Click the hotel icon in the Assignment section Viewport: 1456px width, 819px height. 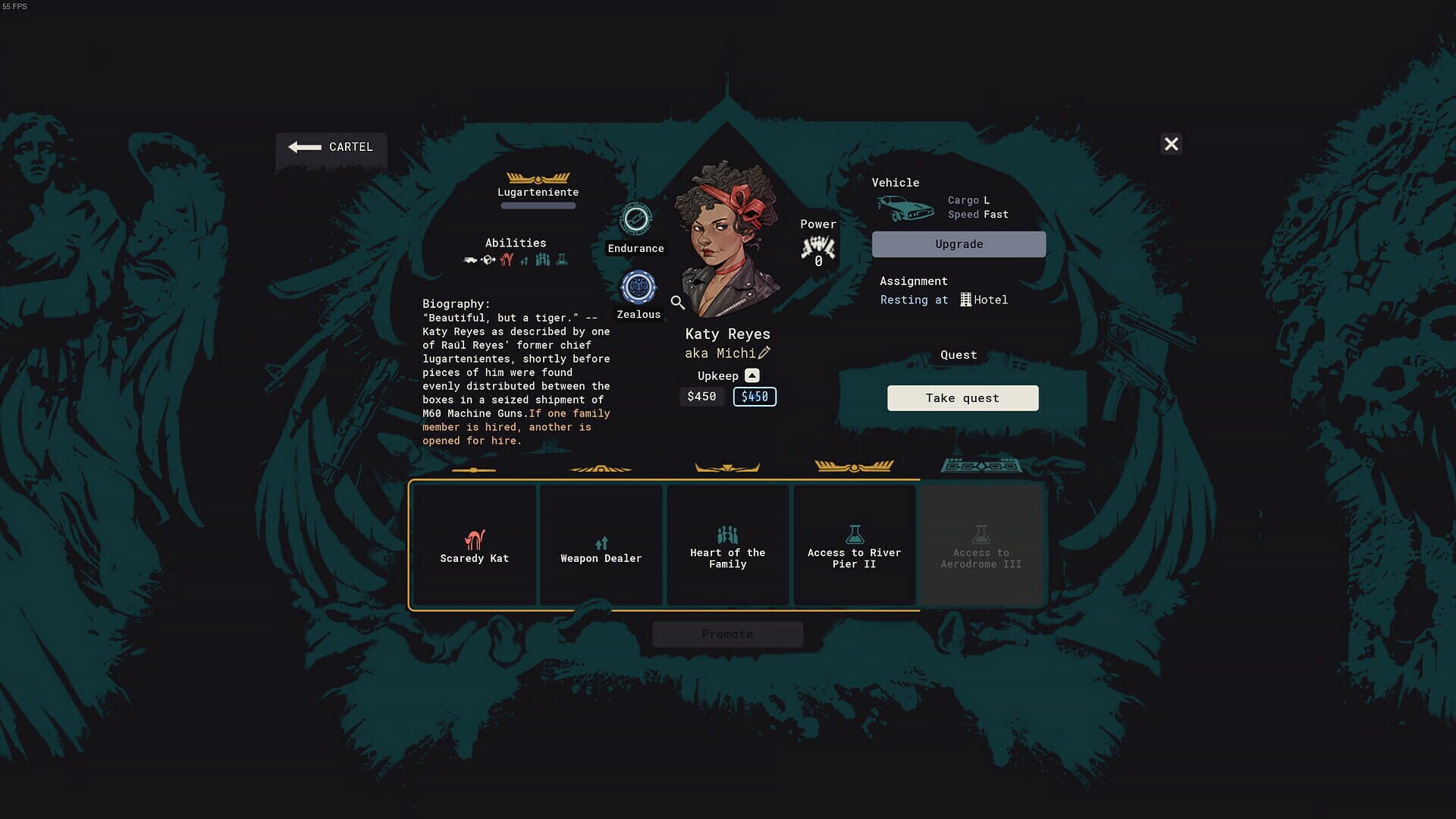click(x=965, y=300)
